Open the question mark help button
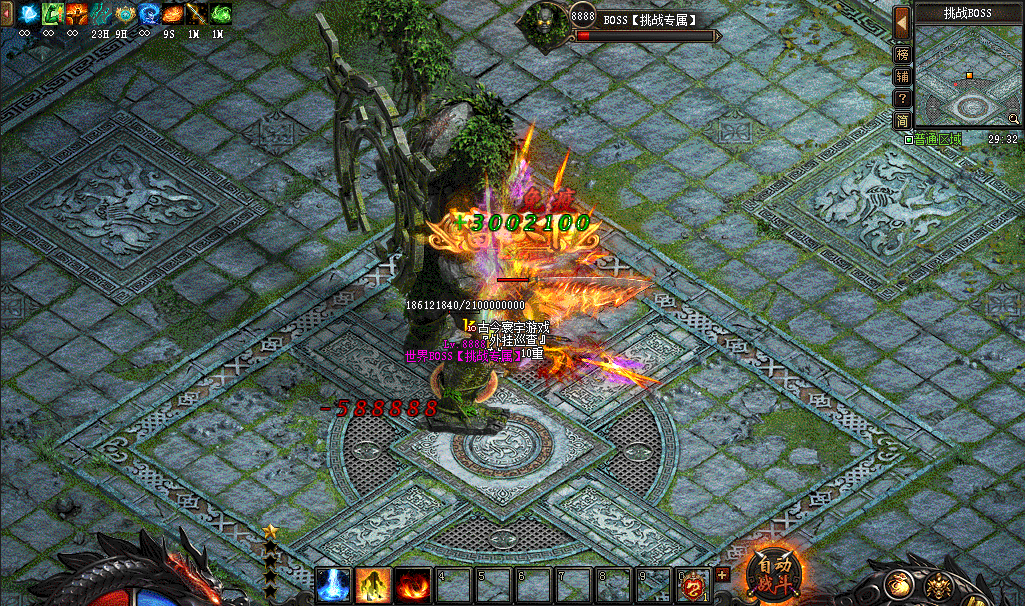 coord(902,99)
